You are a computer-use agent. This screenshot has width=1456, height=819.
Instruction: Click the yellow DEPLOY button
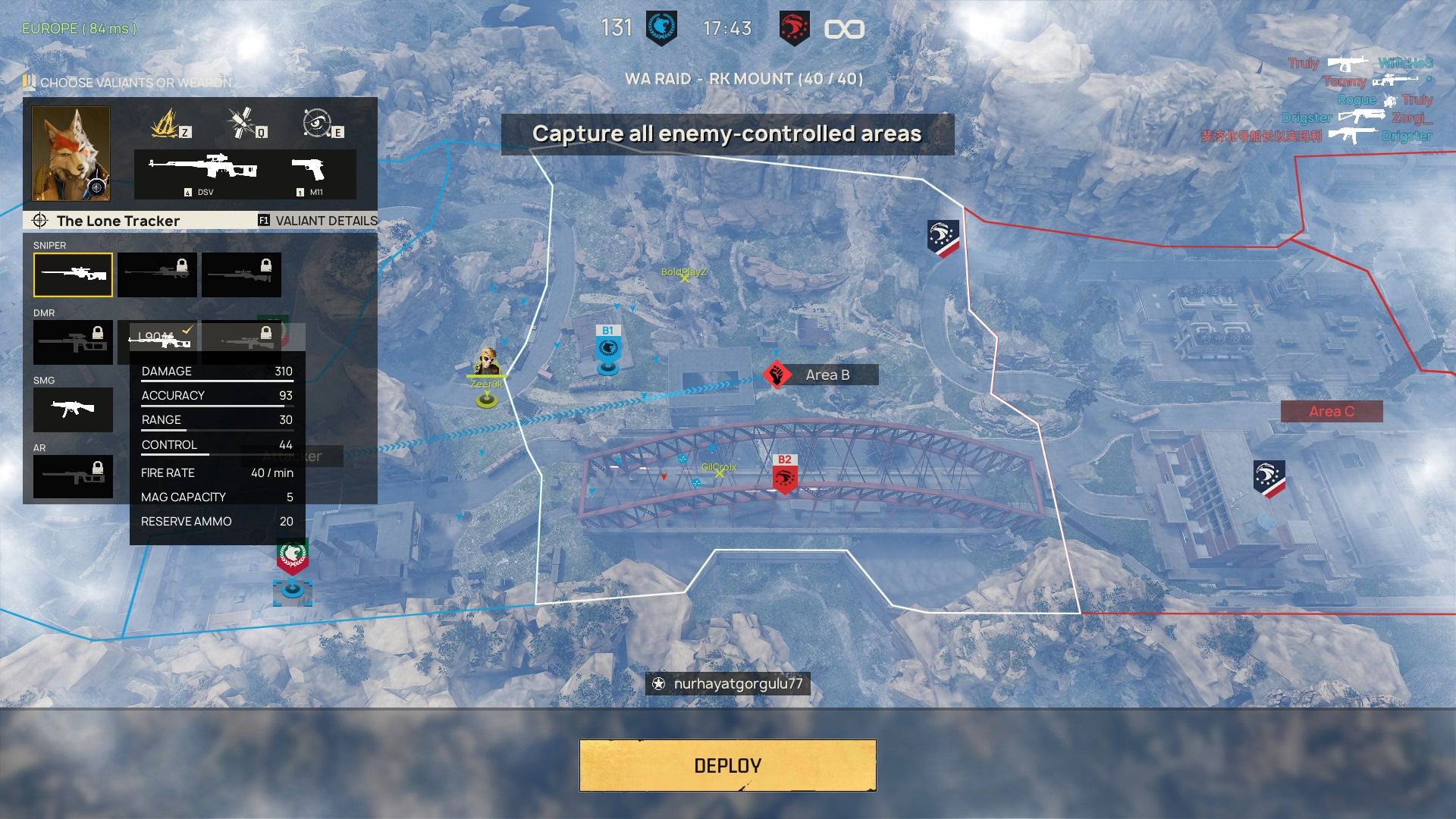pos(727,765)
